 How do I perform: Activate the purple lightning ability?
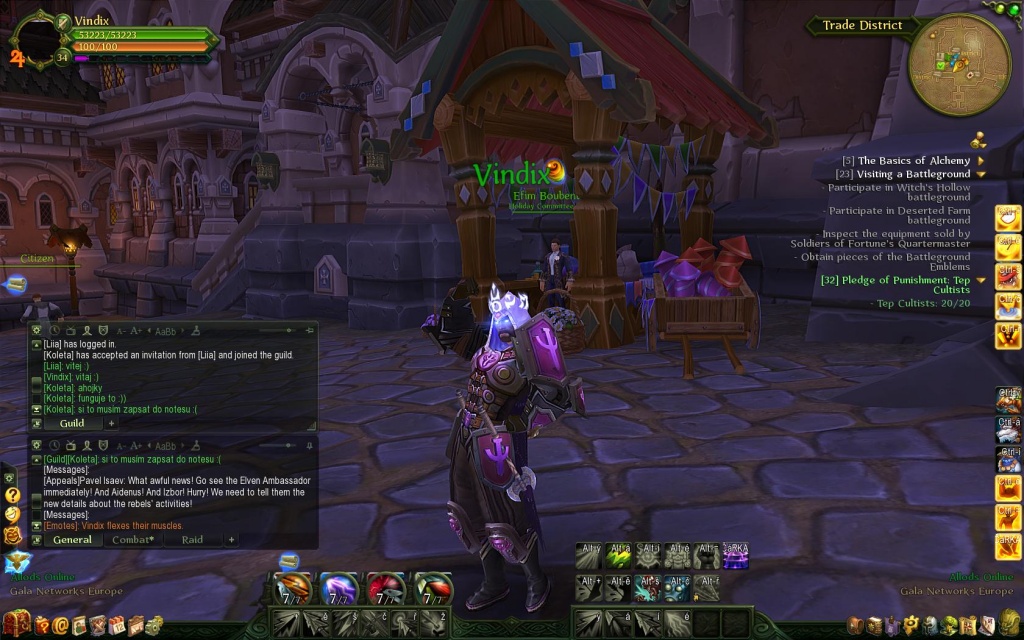(339, 590)
